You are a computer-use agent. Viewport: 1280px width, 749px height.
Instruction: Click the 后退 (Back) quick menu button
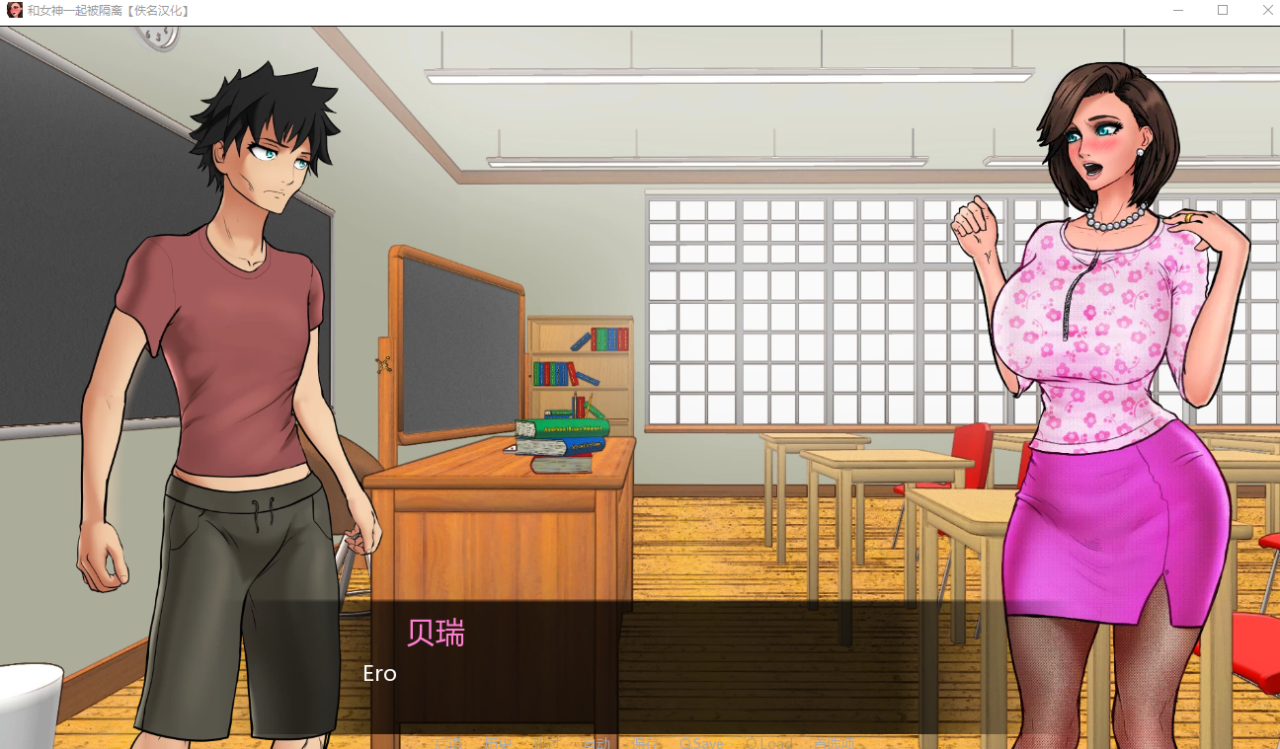[449, 743]
